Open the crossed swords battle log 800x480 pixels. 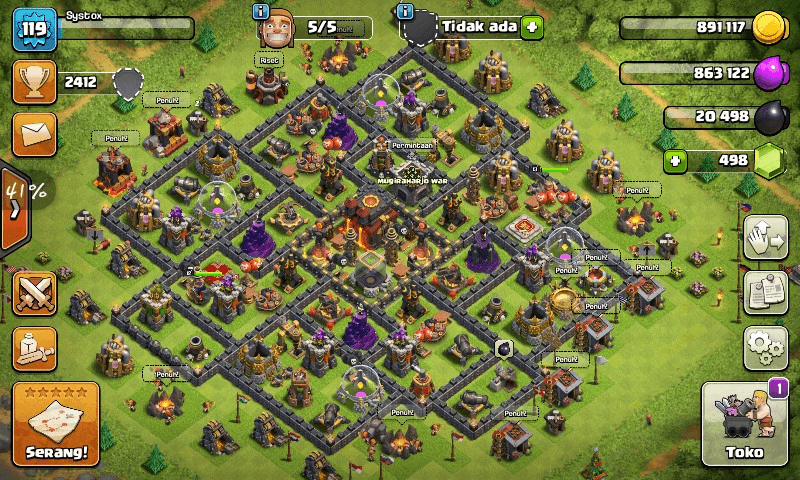pos(33,294)
